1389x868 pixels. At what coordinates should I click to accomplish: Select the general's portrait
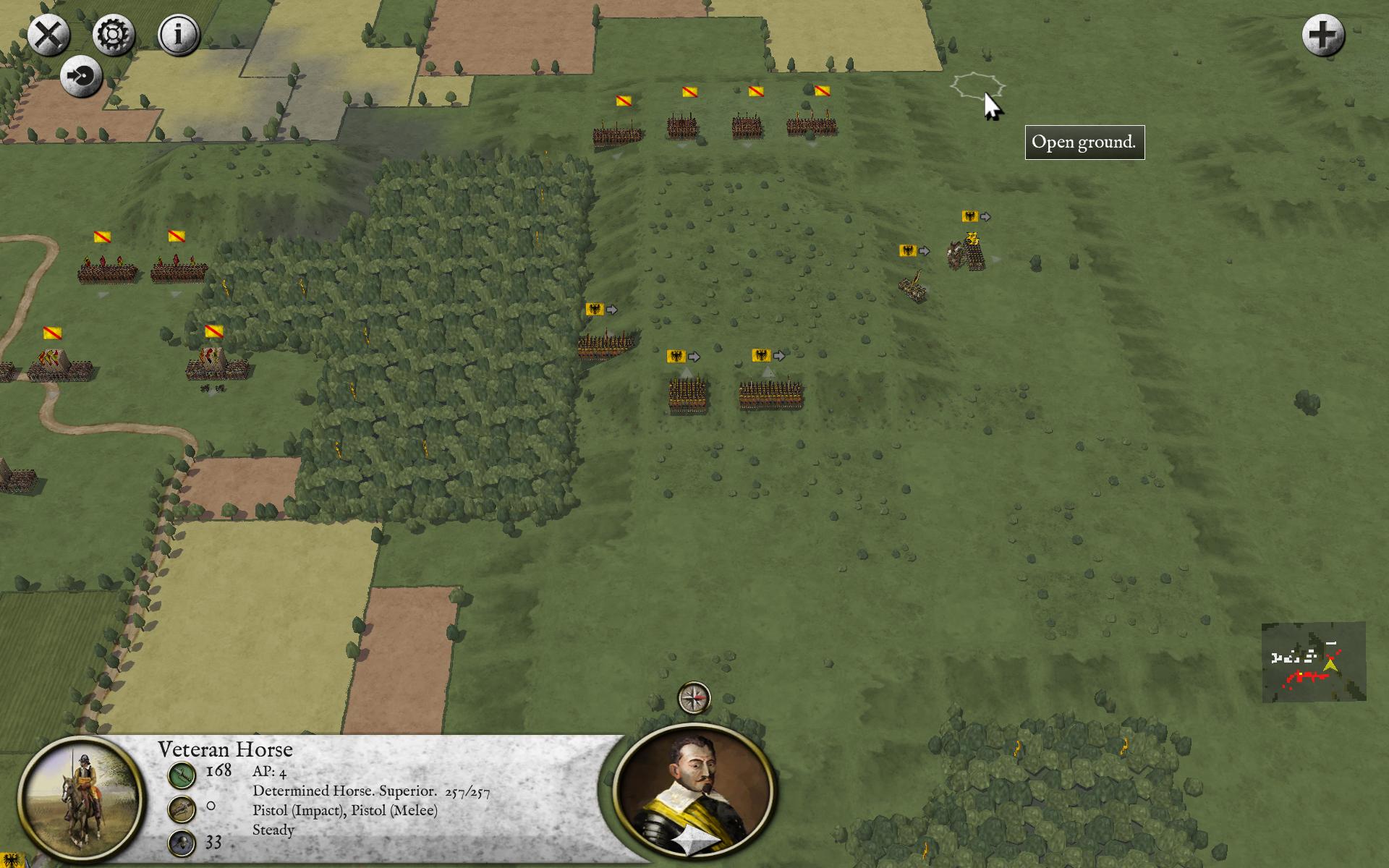(x=694, y=792)
